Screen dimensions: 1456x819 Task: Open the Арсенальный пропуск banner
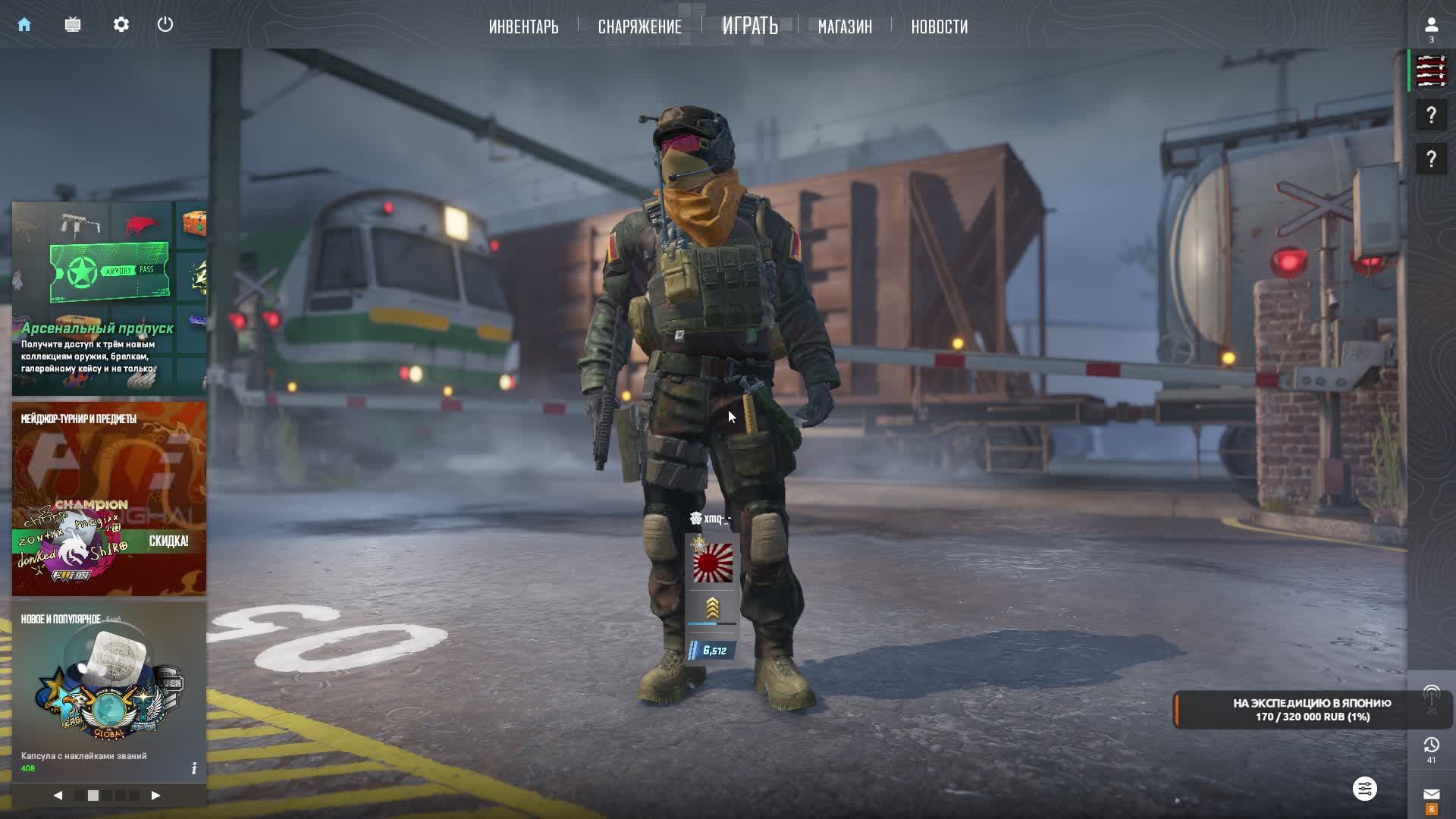coord(109,298)
